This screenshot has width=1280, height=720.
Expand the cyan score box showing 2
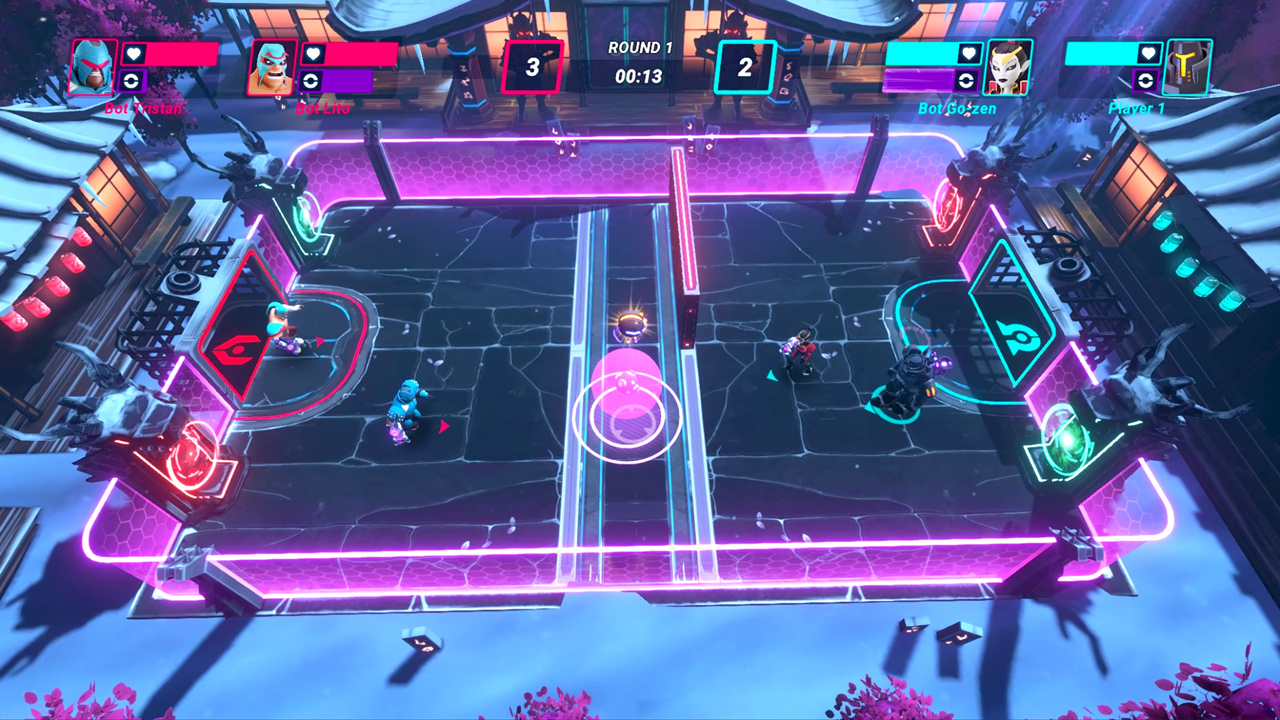tap(744, 65)
